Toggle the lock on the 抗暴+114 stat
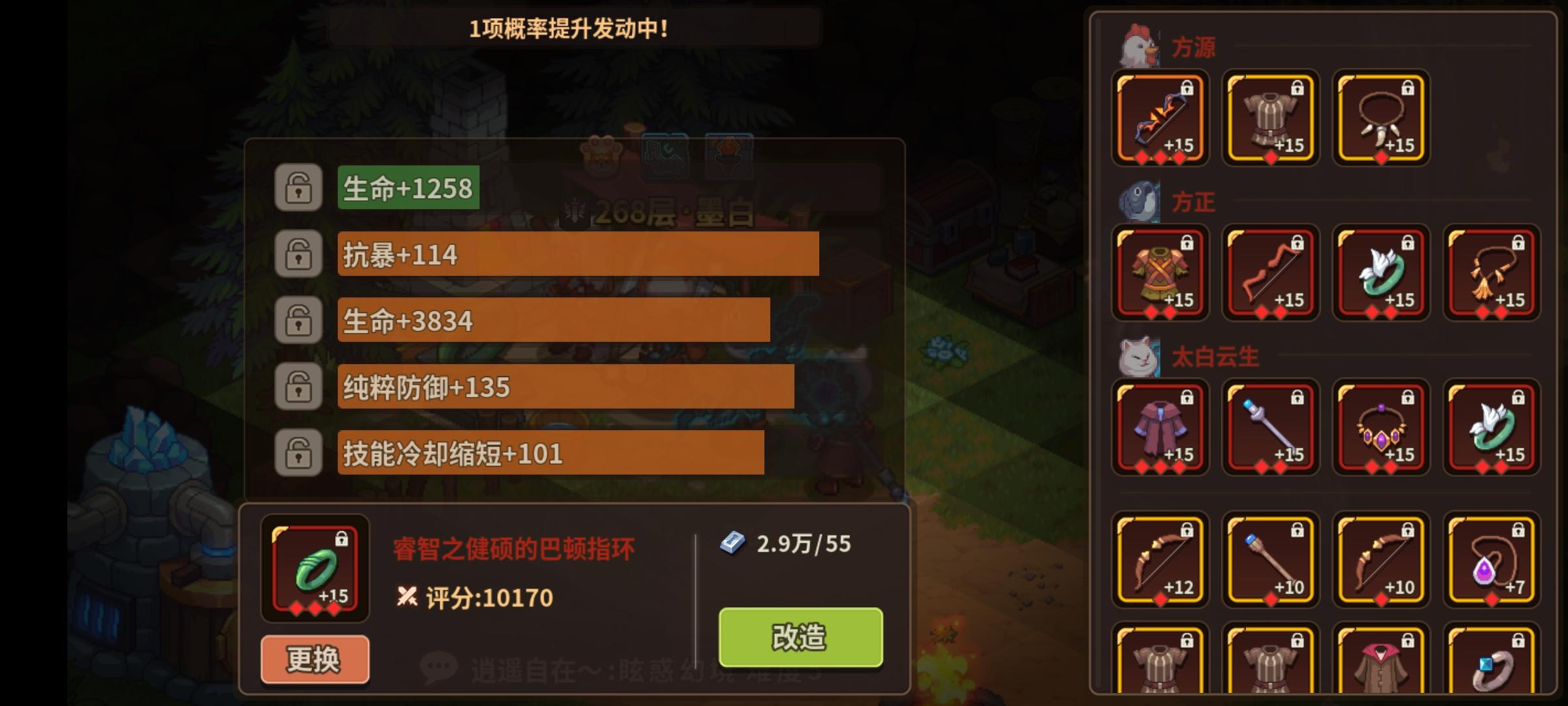Screen dimensions: 1568x706 pos(299,255)
